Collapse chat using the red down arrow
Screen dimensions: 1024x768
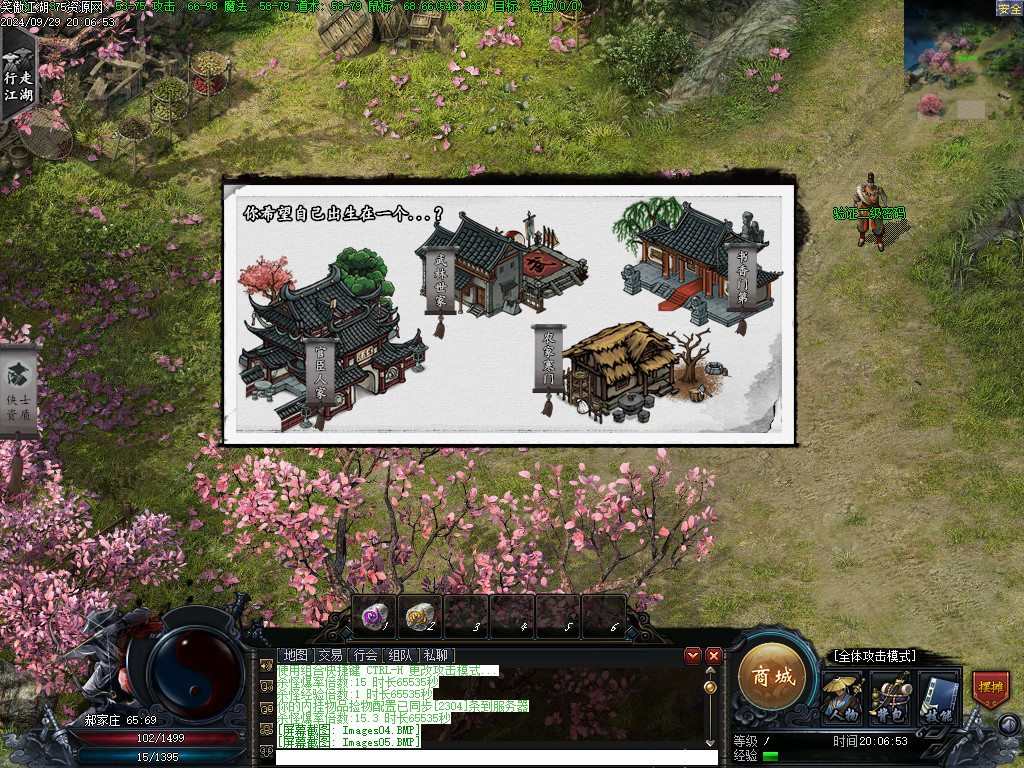click(693, 656)
